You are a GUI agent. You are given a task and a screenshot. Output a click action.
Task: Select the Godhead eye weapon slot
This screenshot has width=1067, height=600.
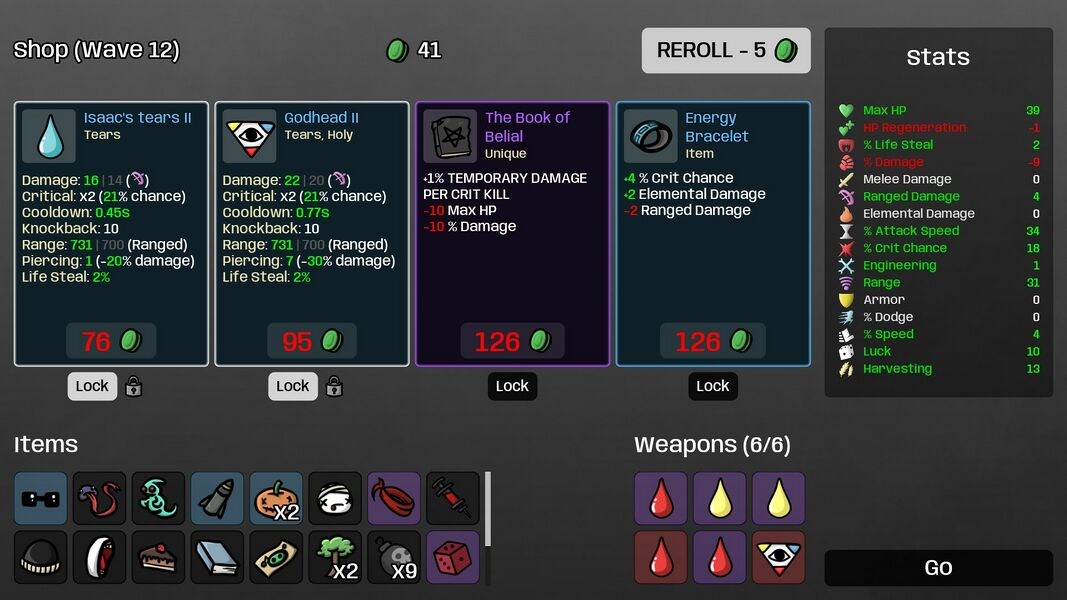tap(779, 558)
